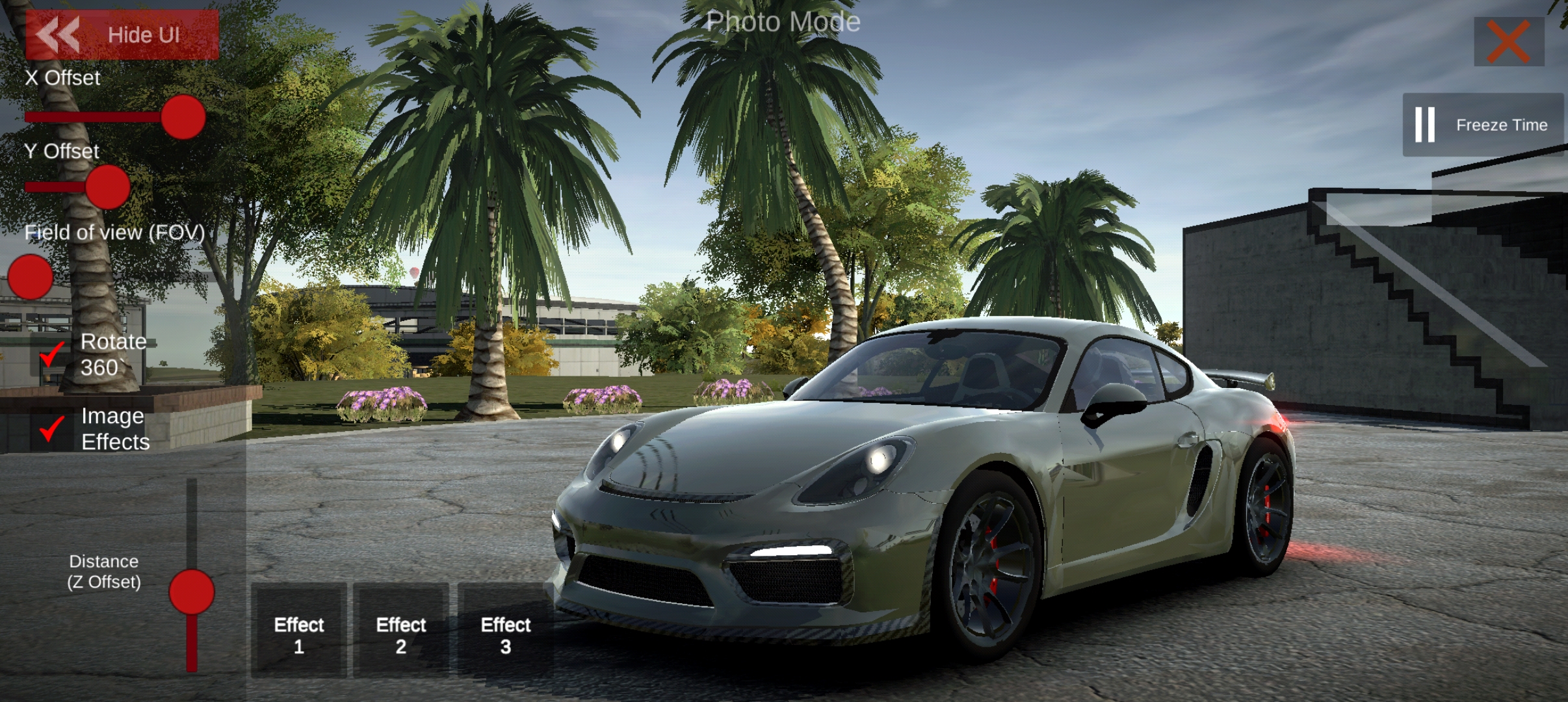Click the X Offset slider handle

(183, 117)
